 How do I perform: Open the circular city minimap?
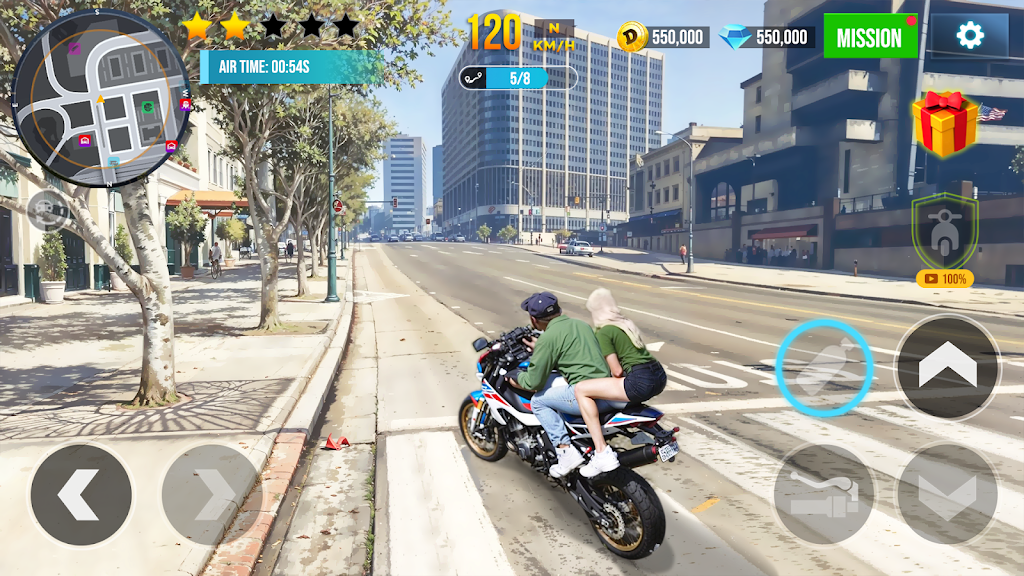[101, 97]
